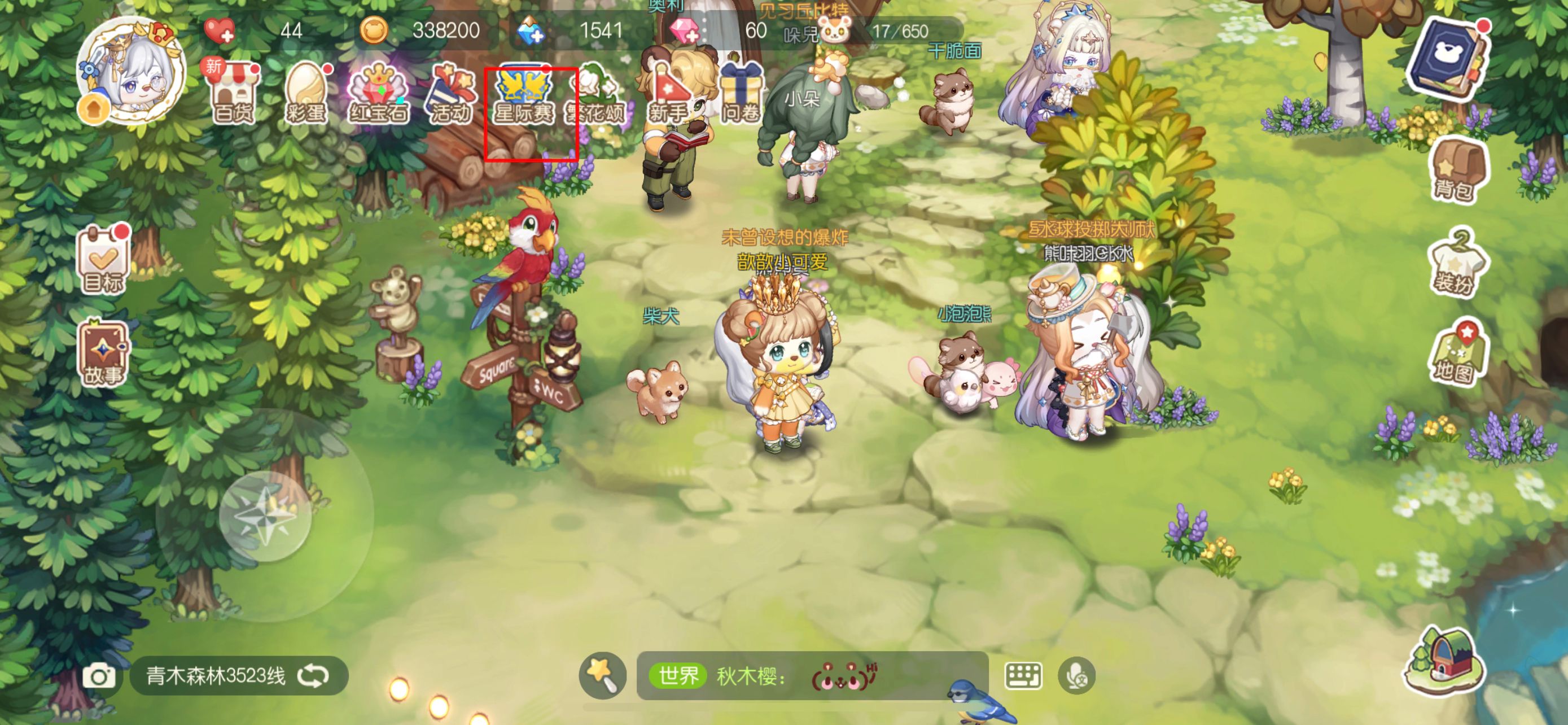
Task: Open the 红宝石 ruby shop
Action: pos(378,94)
